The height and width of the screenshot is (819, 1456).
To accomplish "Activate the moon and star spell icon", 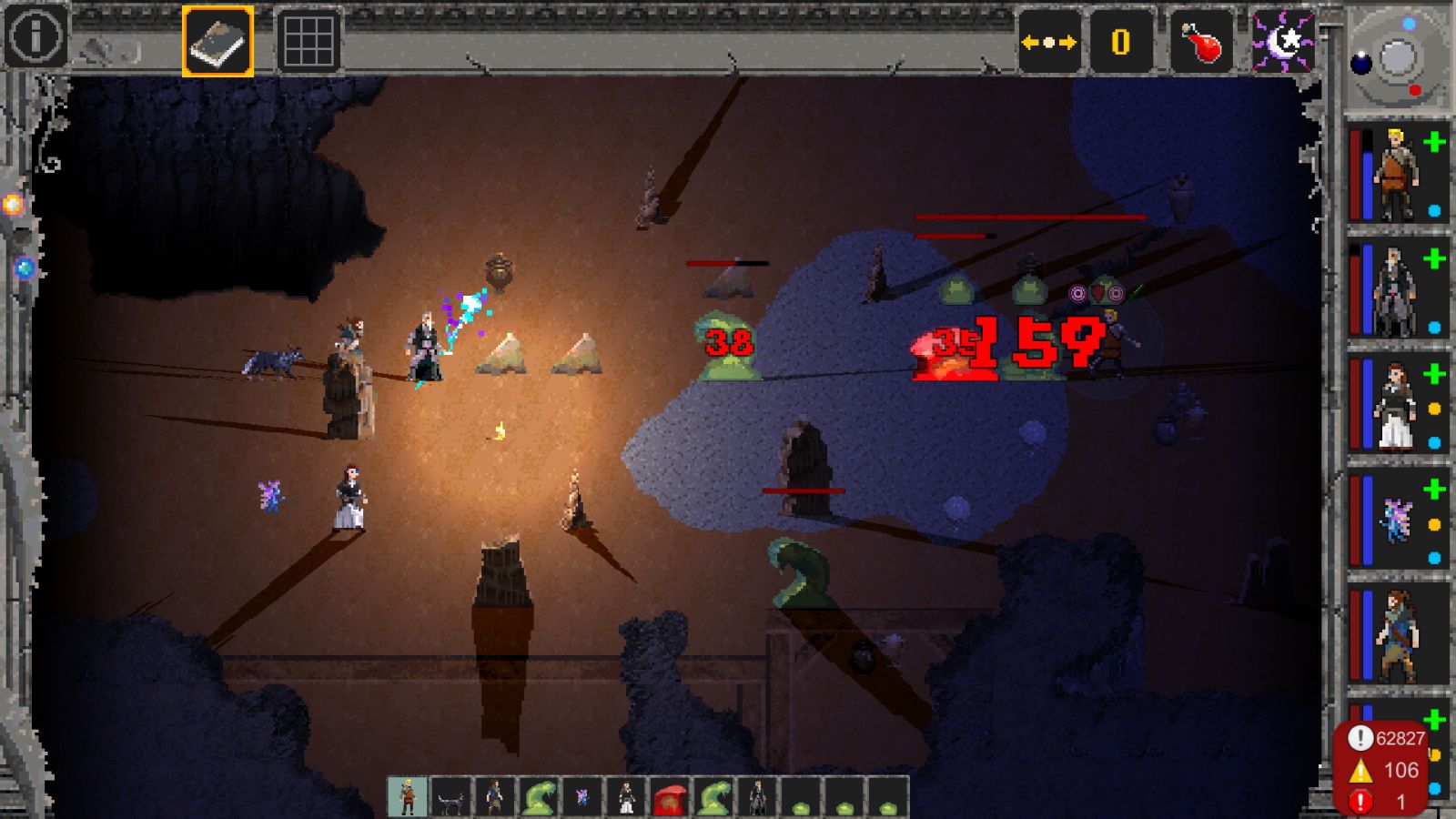I will (x=1283, y=42).
